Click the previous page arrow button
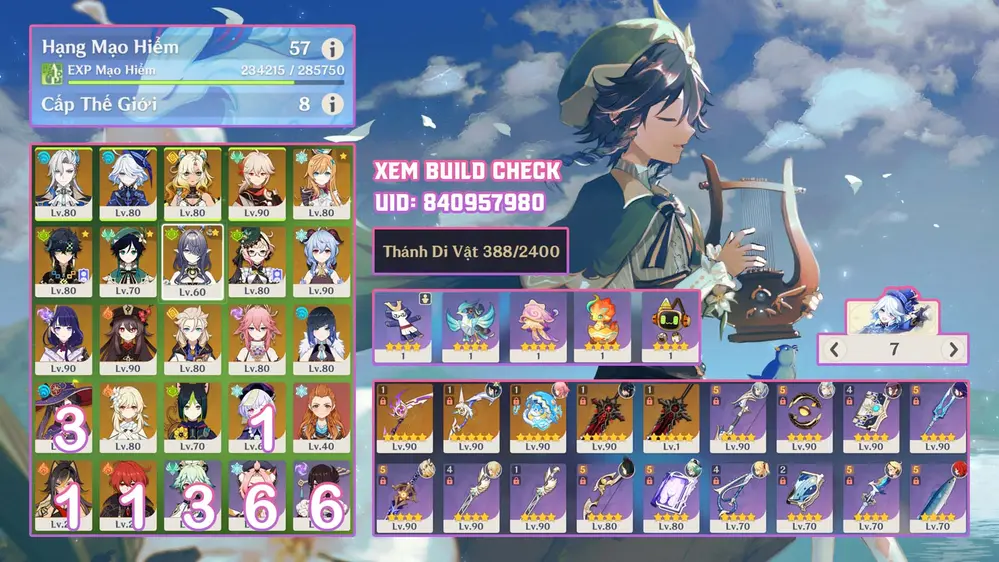 point(834,349)
